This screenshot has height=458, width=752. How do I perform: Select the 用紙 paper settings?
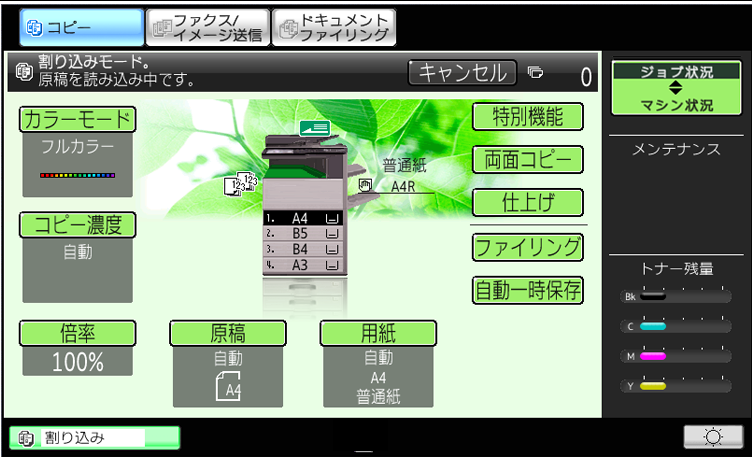[378, 334]
